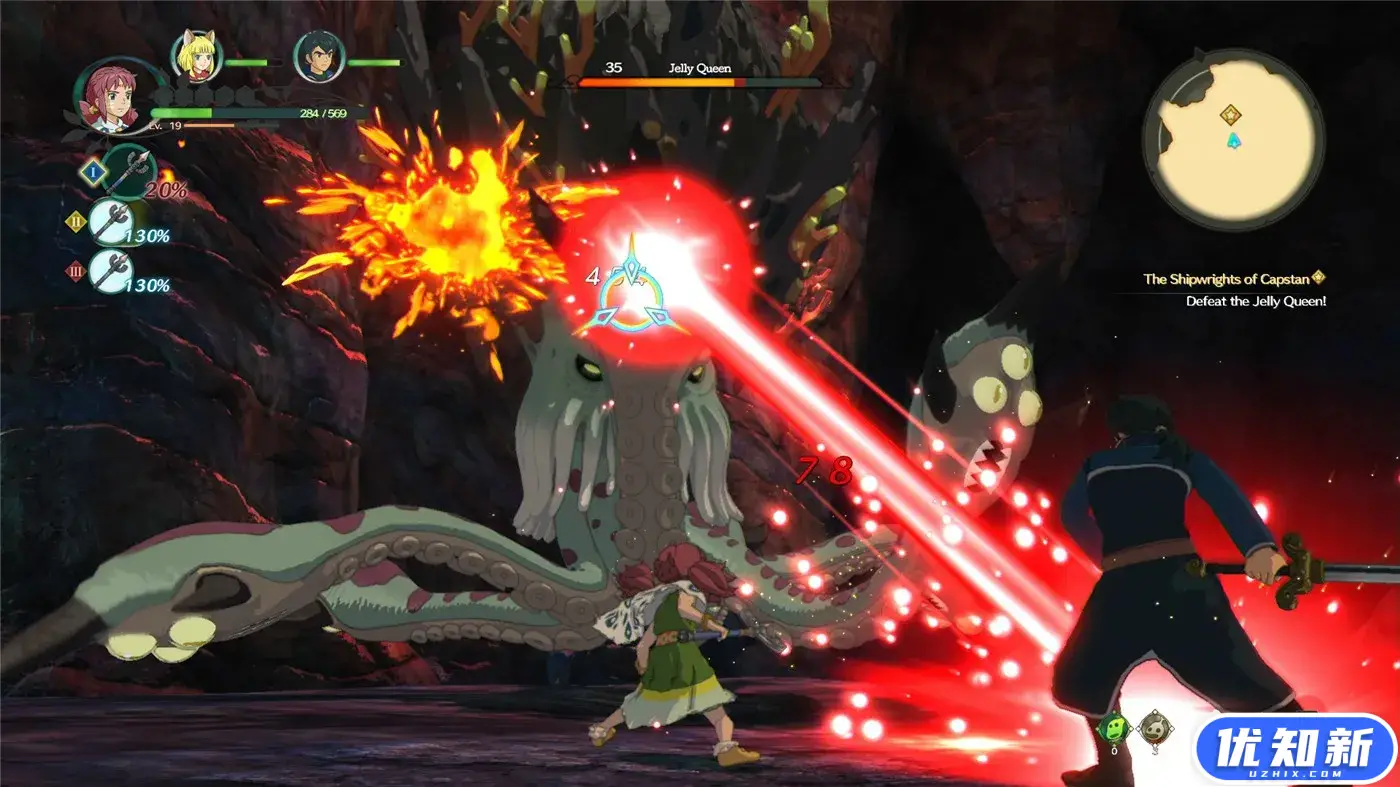
Task: Choose the weapon slot III spear
Action: click(x=112, y=270)
